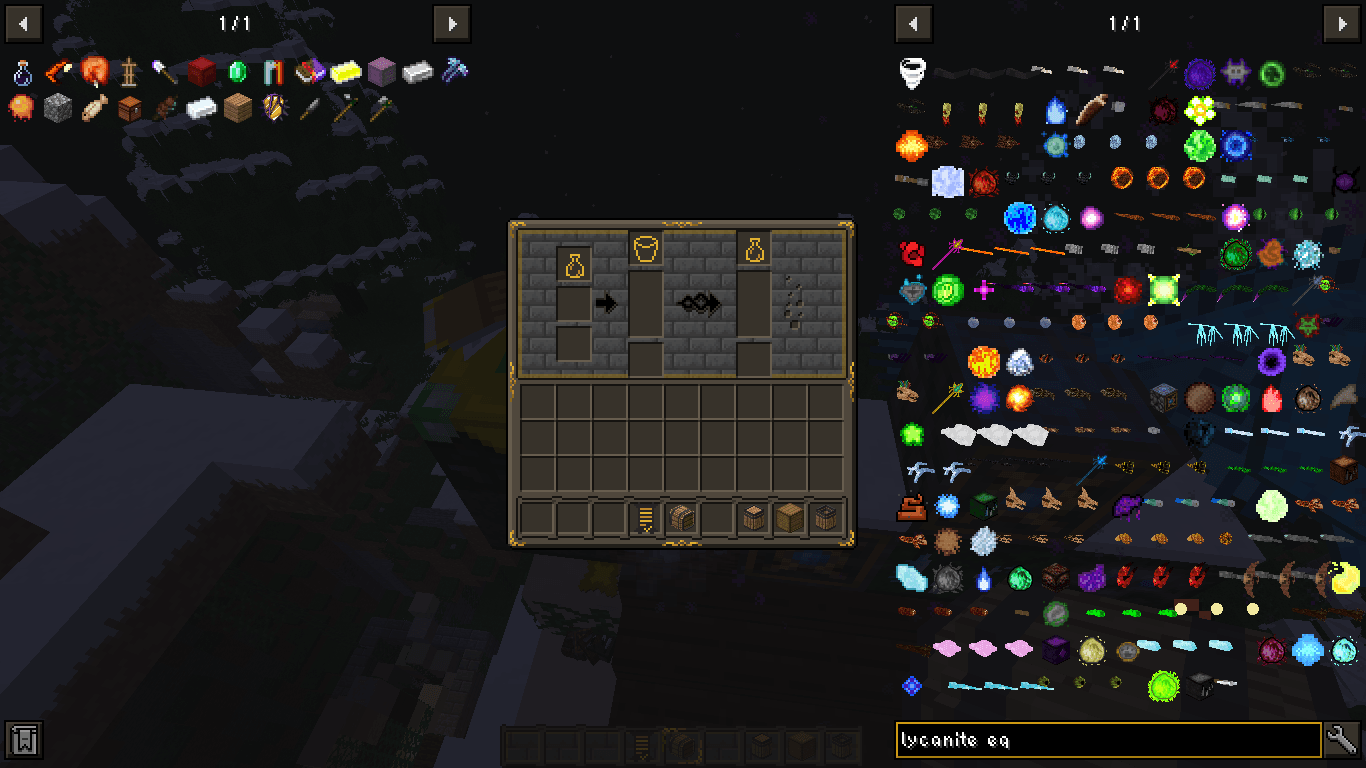
Task: Click the armor stand bookmark item
Action: (x=131, y=72)
